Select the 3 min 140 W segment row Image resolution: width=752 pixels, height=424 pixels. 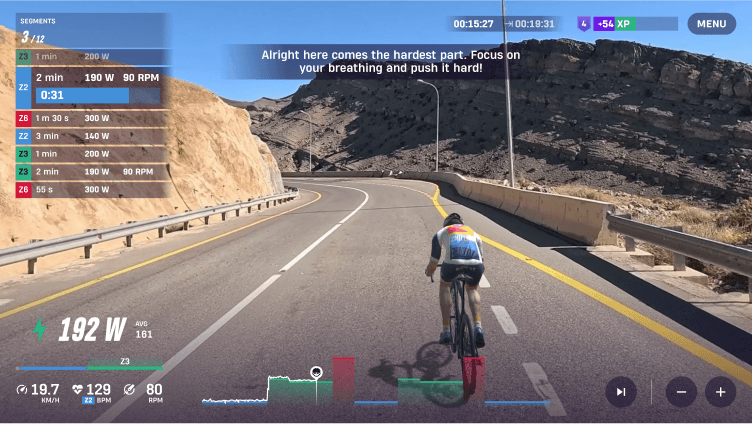[90, 136]
